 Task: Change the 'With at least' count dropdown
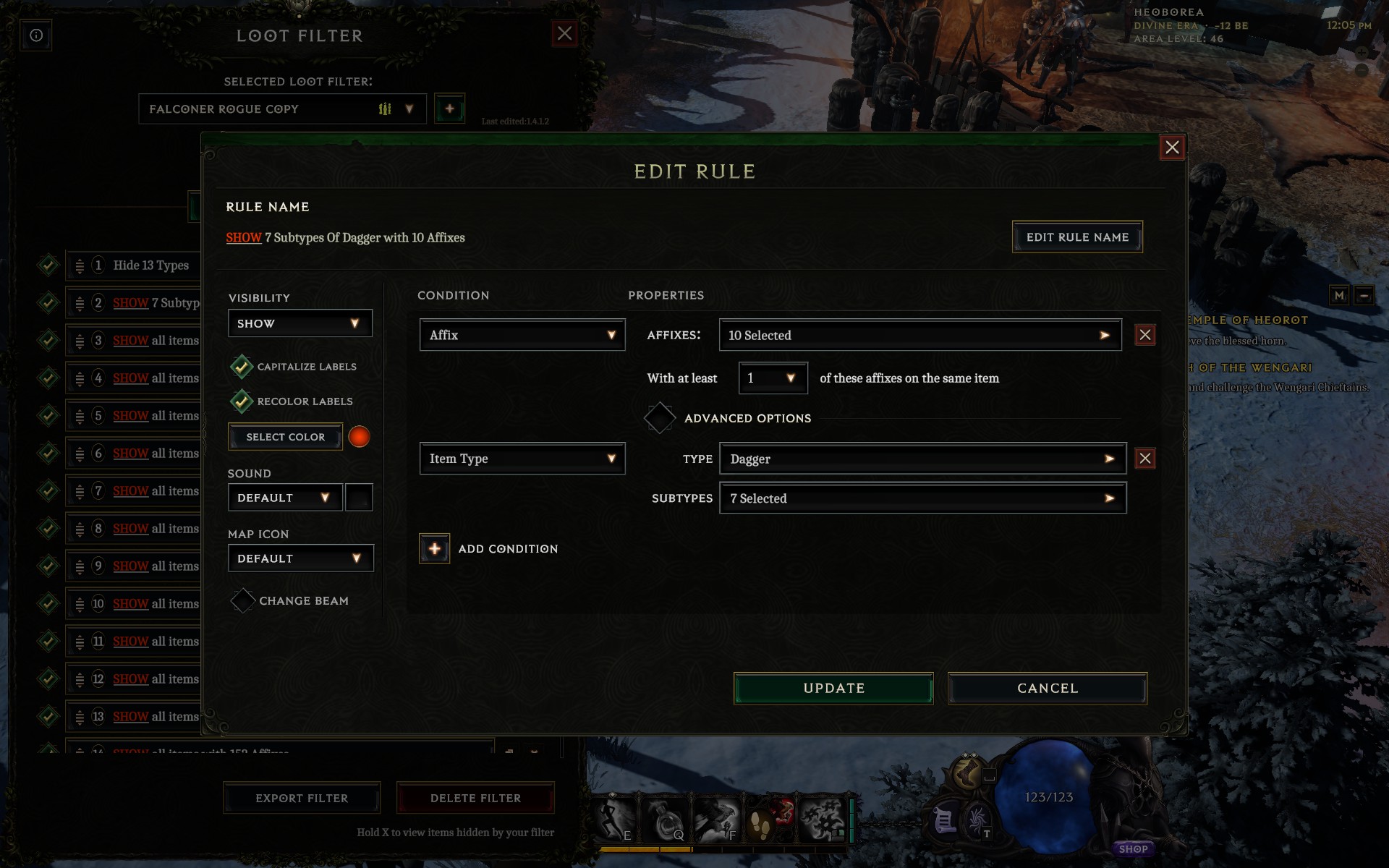(772, 378)
